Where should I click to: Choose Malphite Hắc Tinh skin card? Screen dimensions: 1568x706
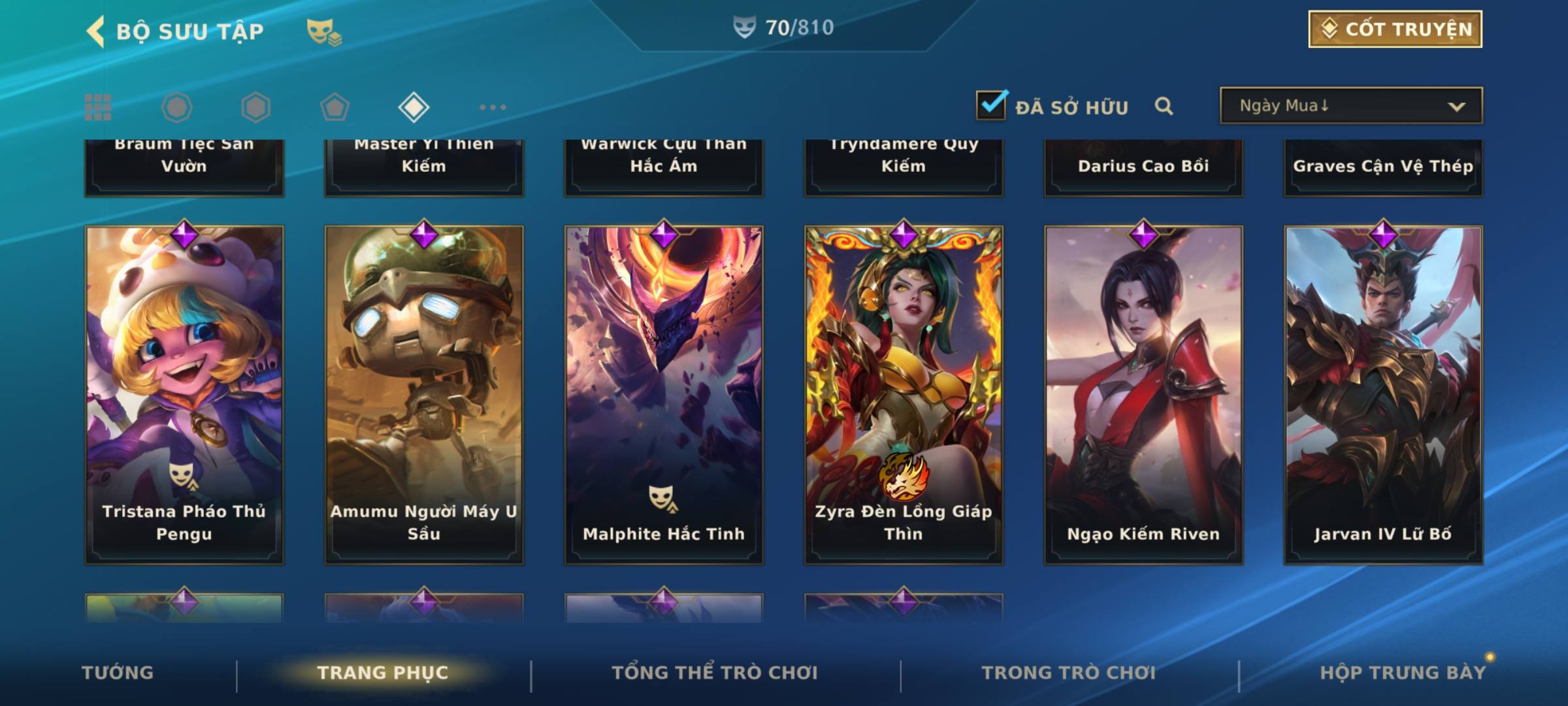(664, 395)
